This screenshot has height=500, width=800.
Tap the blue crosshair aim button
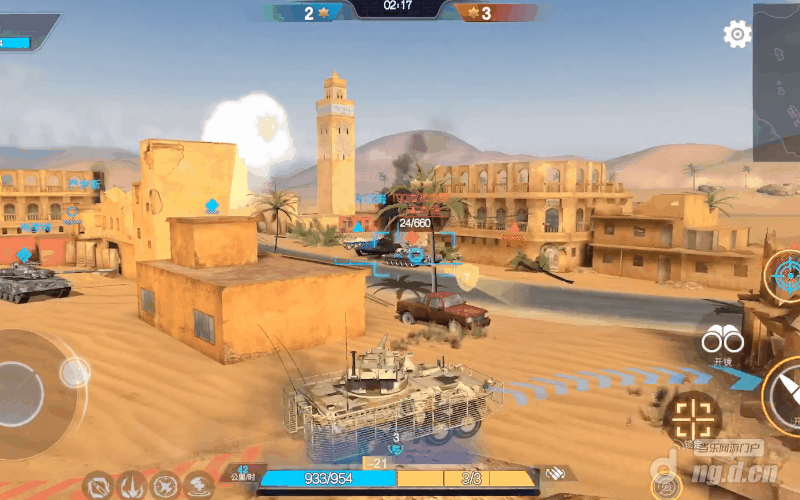pyautogui.click(x=783, y=275)
